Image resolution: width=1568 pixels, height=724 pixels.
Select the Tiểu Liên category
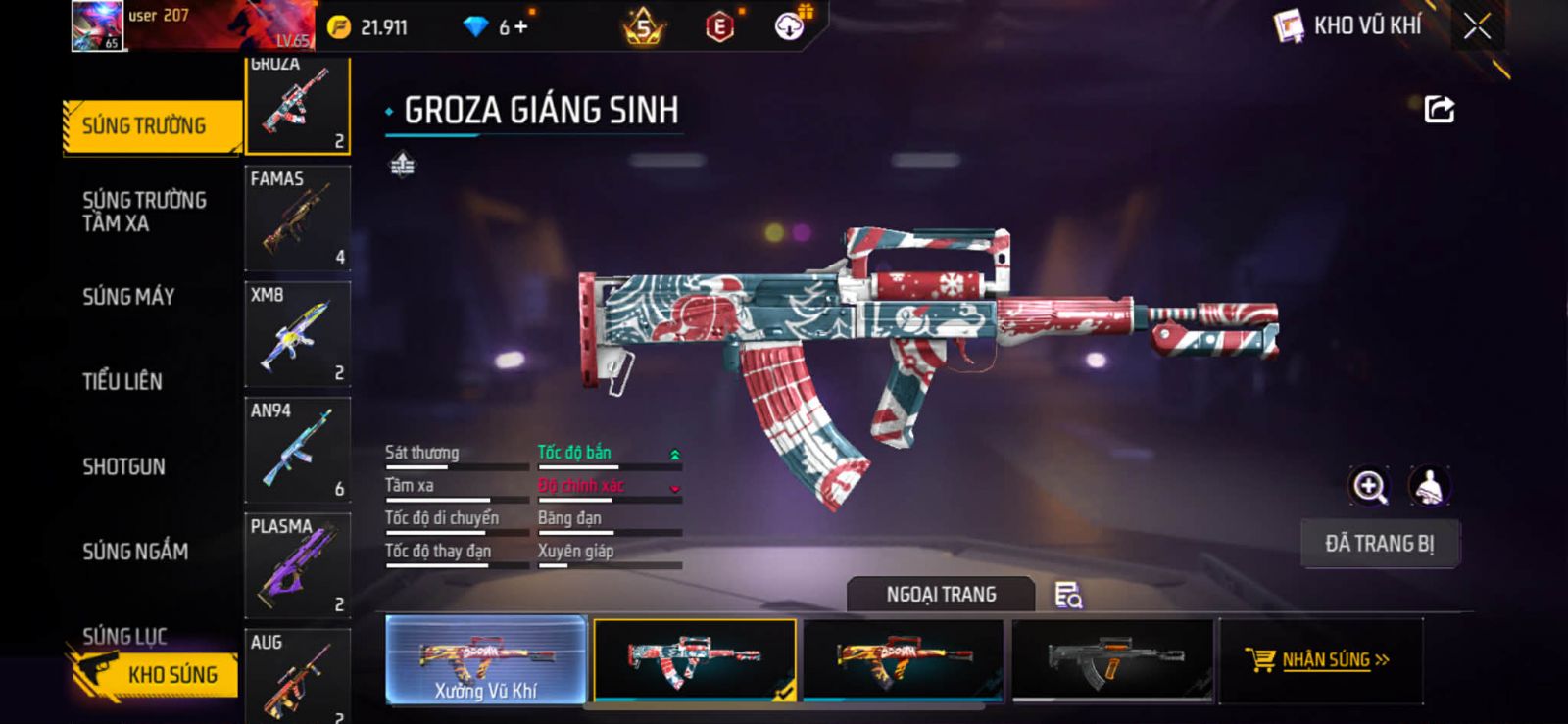pos(122,381)
